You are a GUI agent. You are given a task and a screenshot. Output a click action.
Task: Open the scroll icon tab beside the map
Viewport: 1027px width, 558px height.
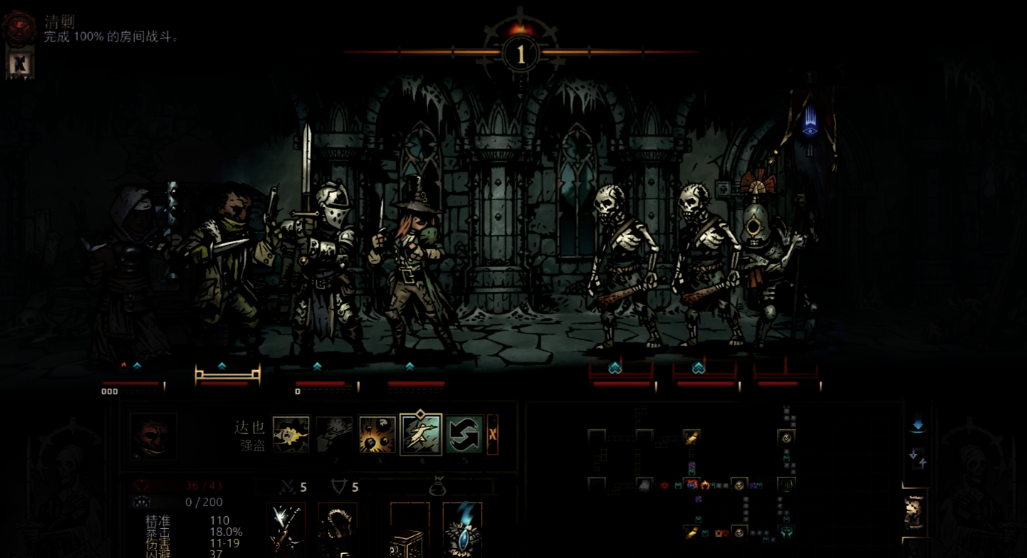(914, 511)
